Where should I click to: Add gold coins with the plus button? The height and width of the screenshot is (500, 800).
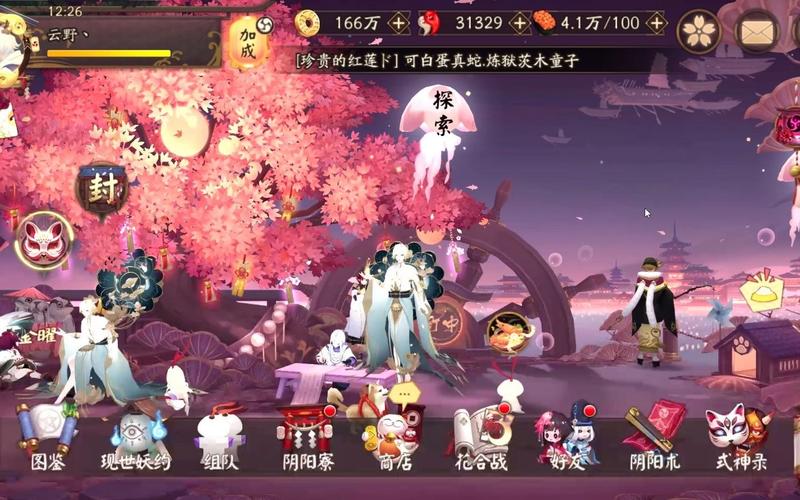pos(398,22)
